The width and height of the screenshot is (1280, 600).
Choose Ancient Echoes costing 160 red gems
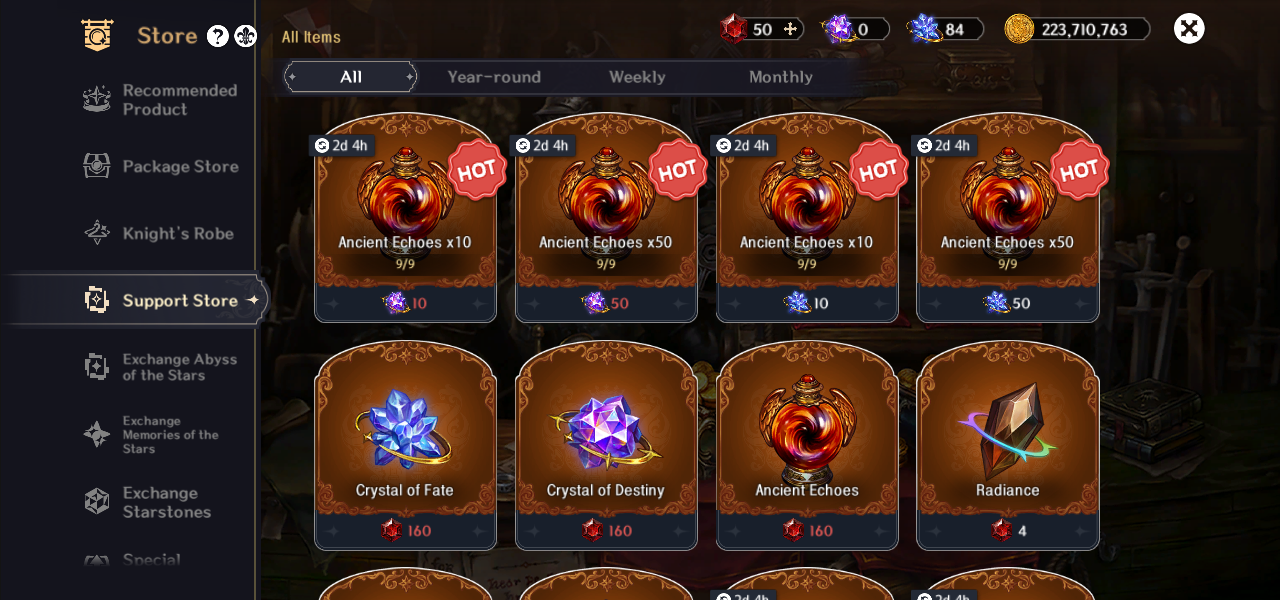click(807, 445)
